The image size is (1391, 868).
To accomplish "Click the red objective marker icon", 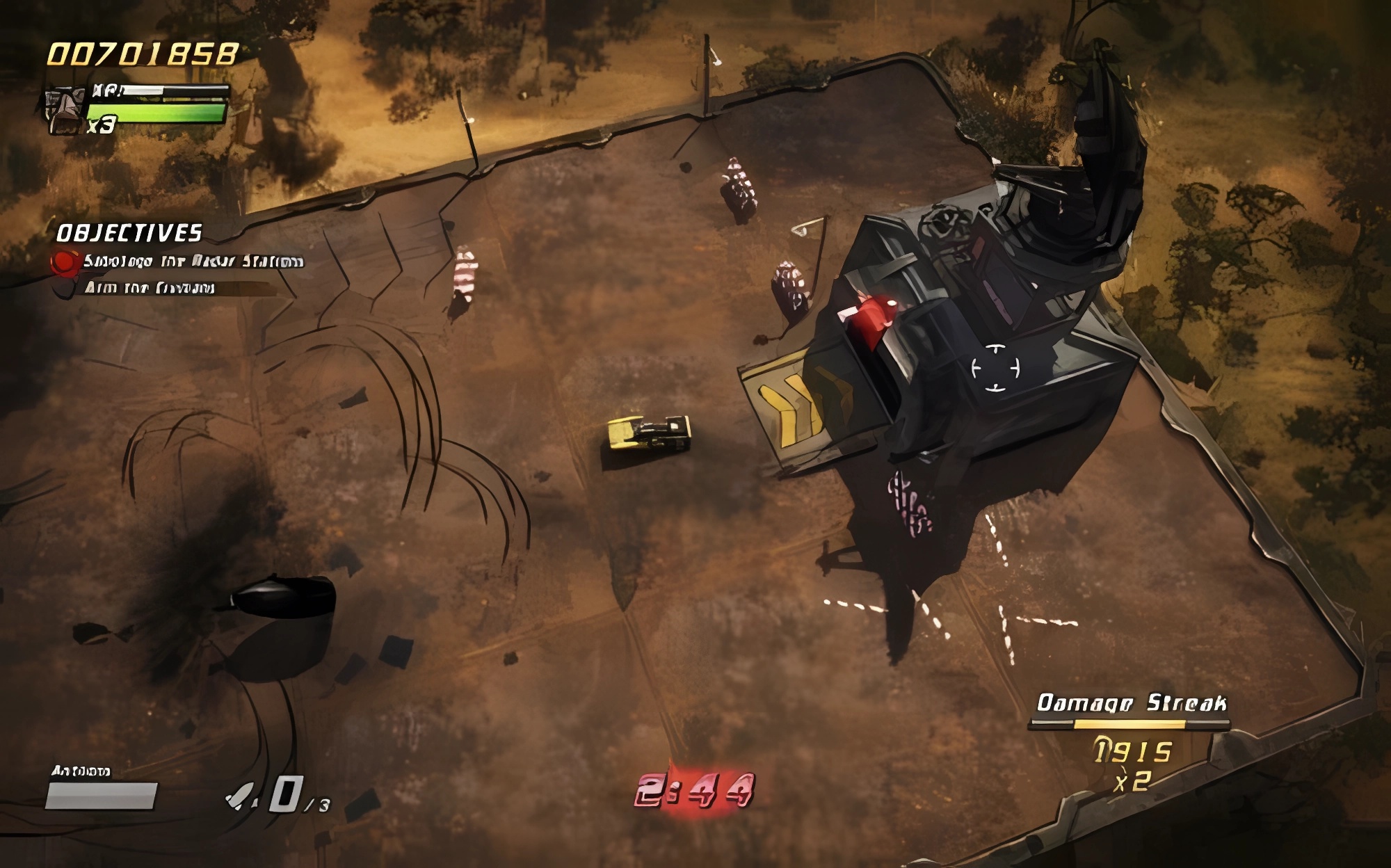I will coord(65,262).
